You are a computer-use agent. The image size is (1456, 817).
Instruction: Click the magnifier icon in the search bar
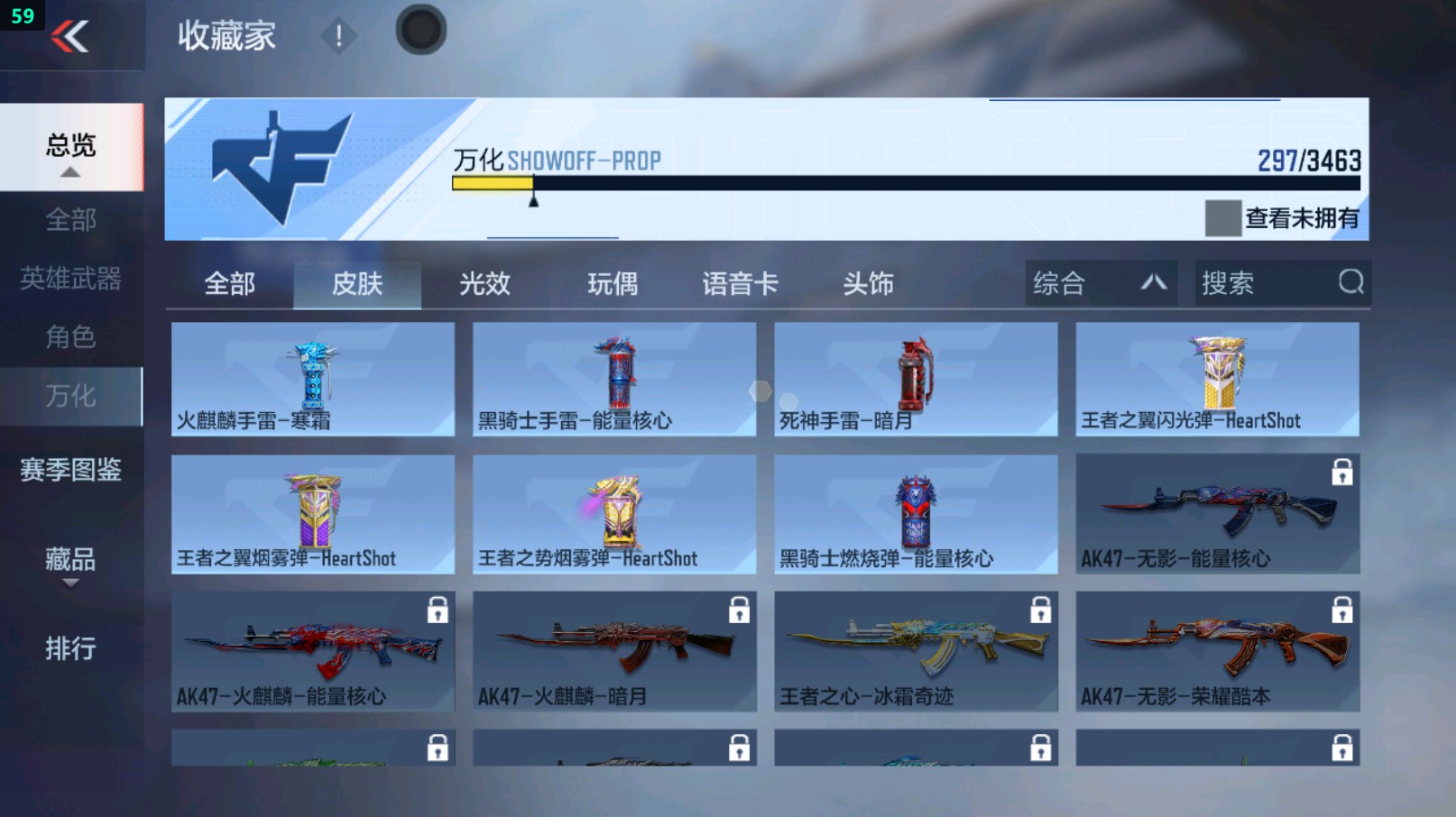(x=1350, y=283)
